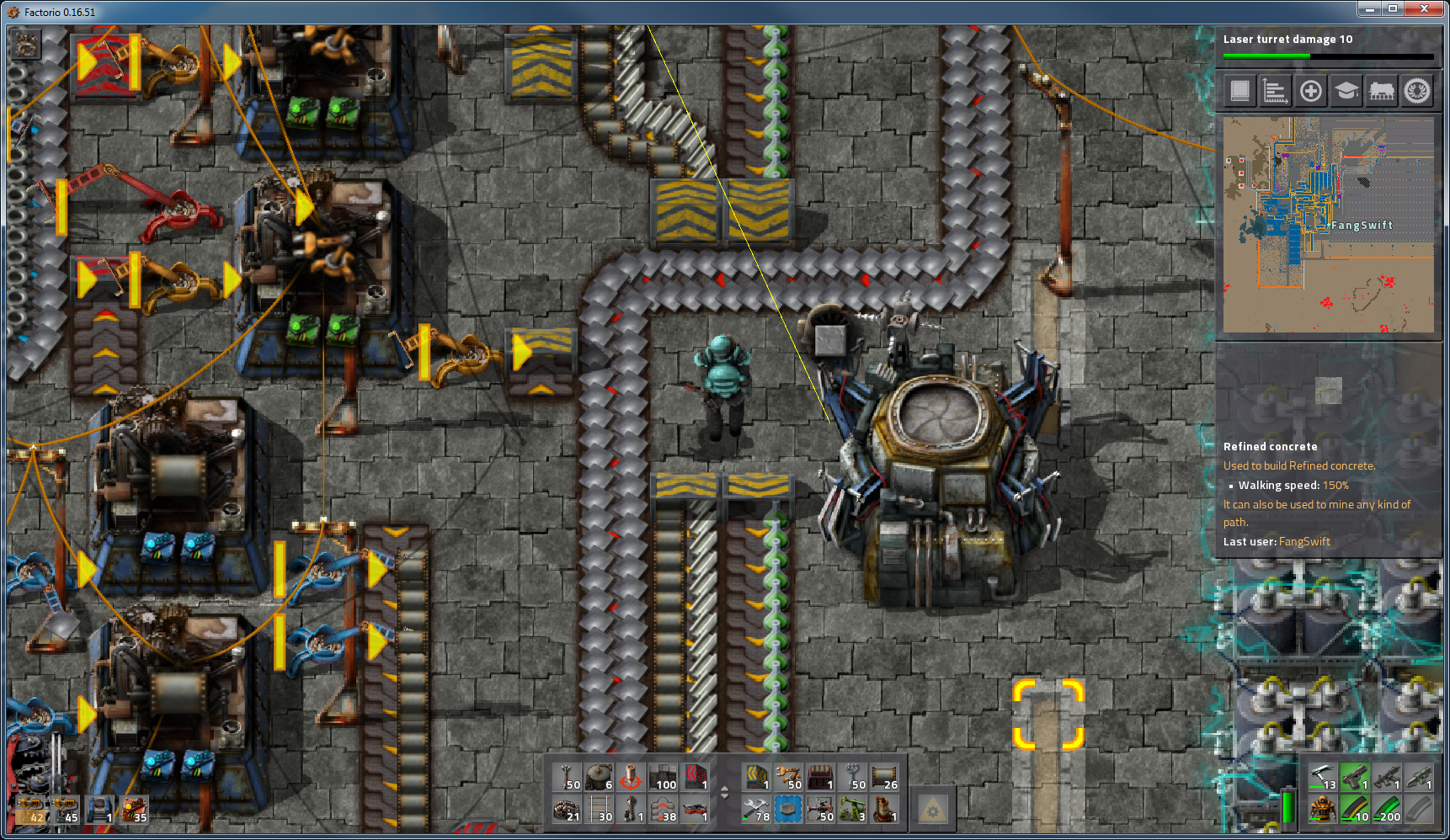Open the trains overview button

(1381, 91)
